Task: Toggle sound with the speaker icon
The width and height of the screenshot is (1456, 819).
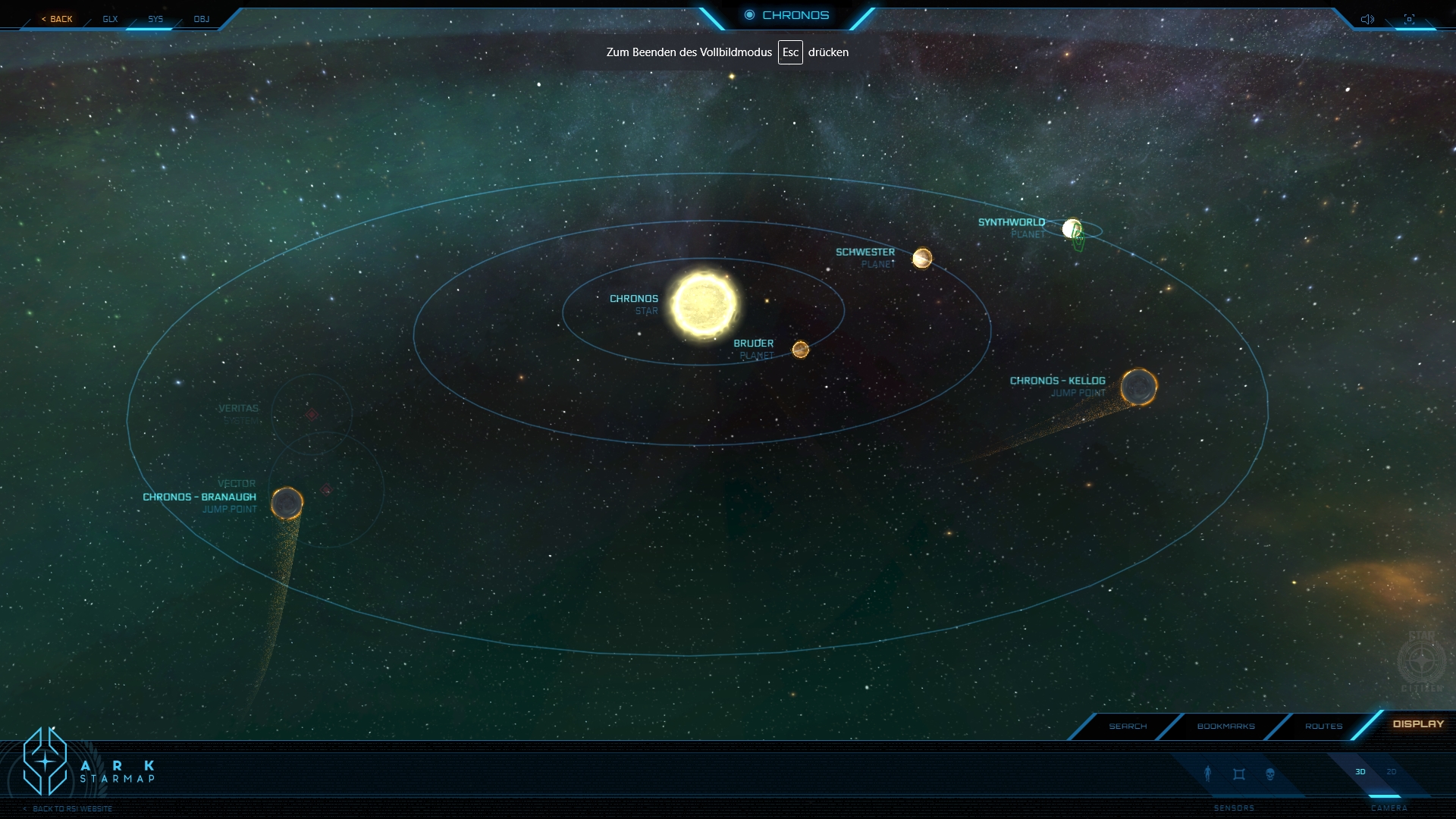Action: tap(1367, 19)
